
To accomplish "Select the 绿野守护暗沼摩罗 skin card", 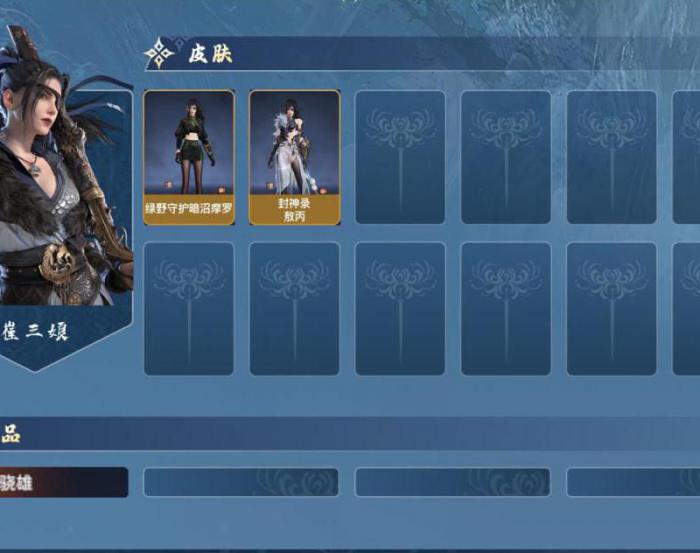I will 189,157.
